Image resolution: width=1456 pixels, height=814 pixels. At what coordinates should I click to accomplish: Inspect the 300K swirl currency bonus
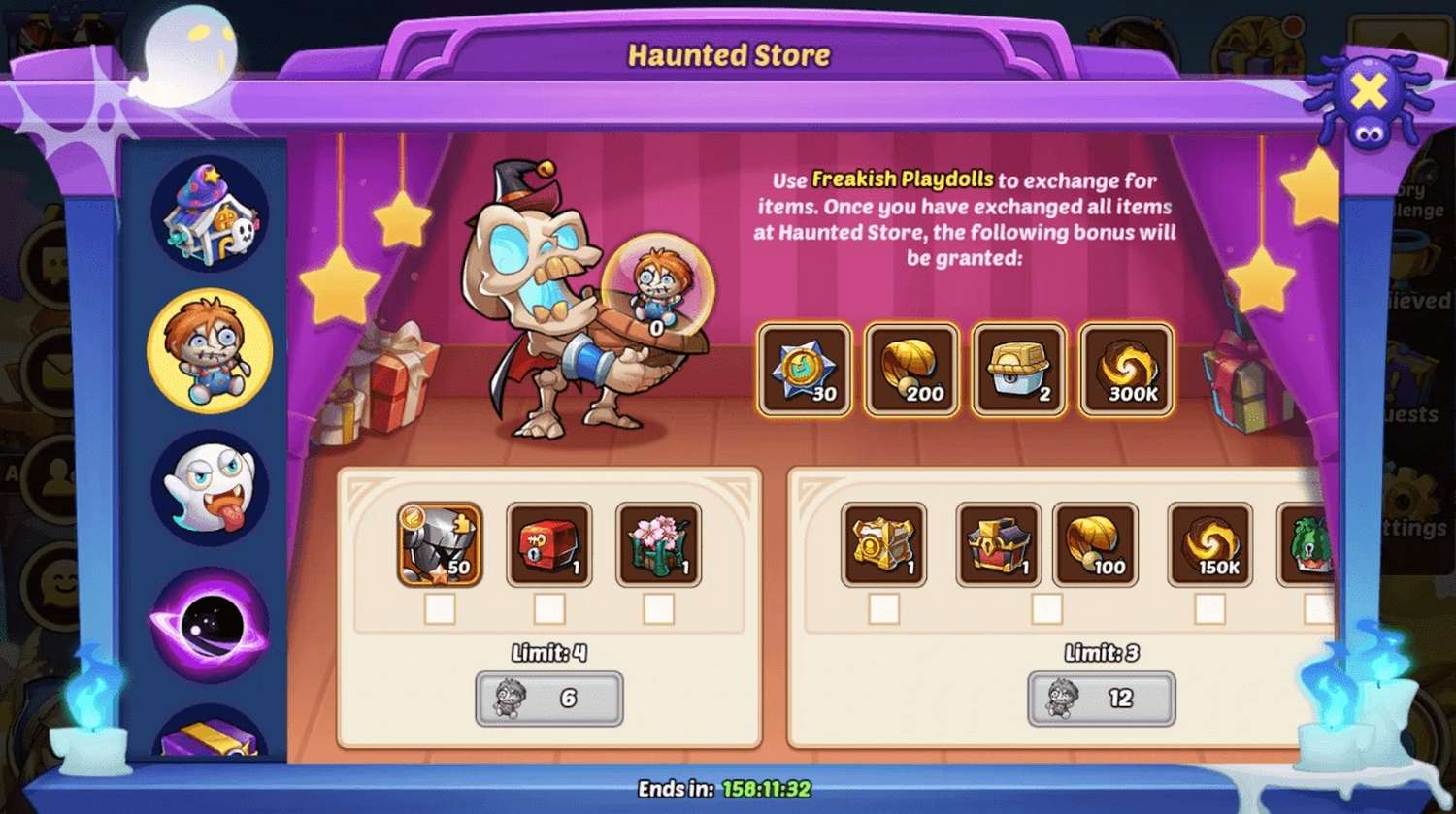click(1126, 370)
